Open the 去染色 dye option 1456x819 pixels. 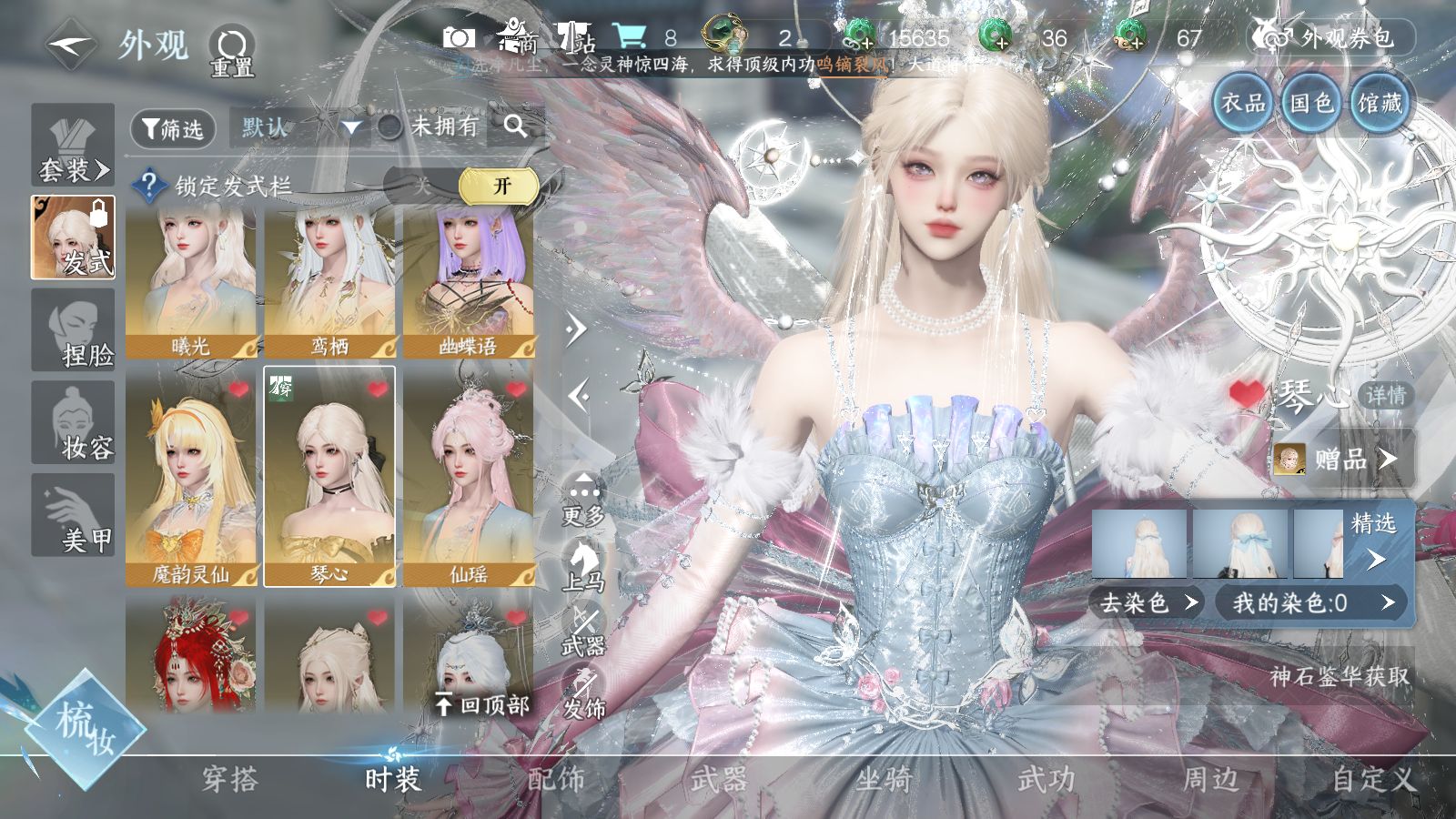pos(1147,602)
